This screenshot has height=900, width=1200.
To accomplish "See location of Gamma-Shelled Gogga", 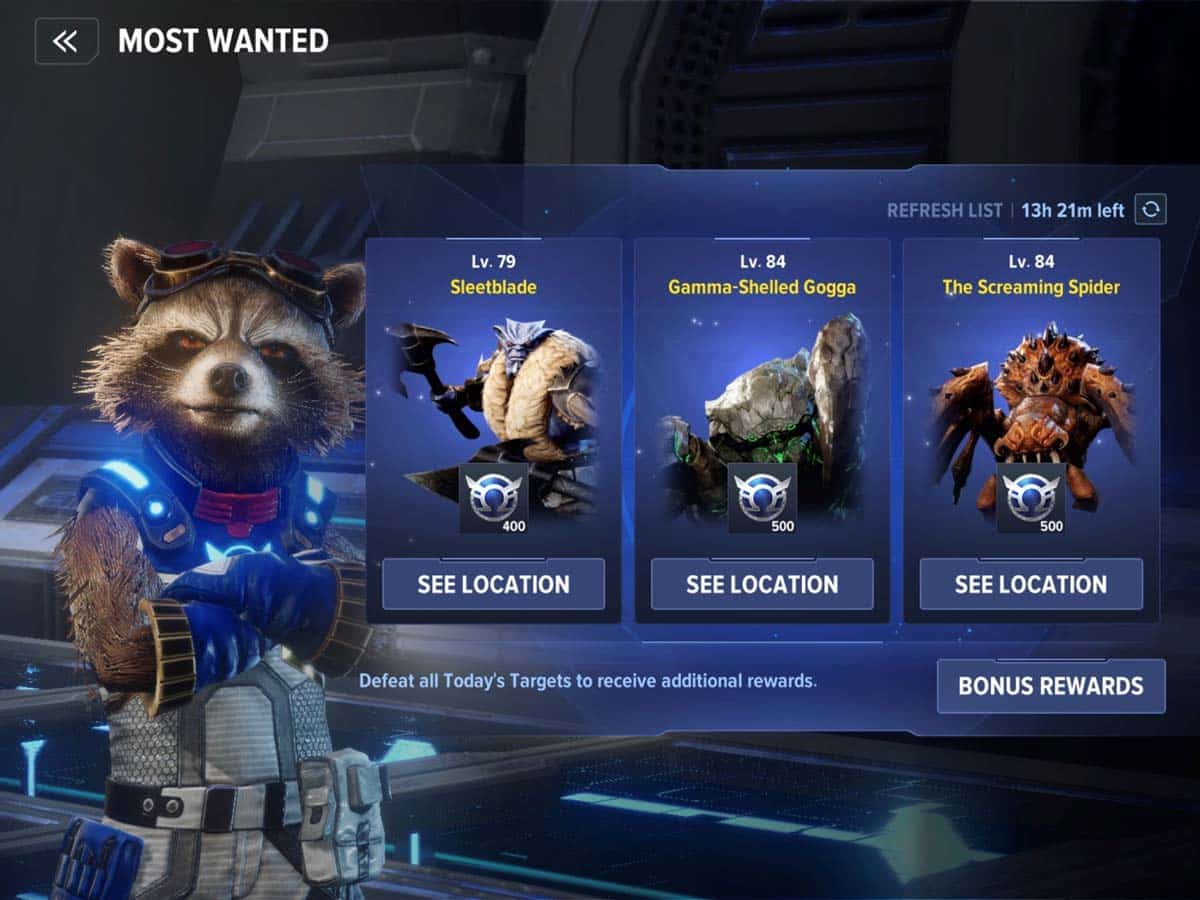I will pyautogui.click(x=762, y=584).
